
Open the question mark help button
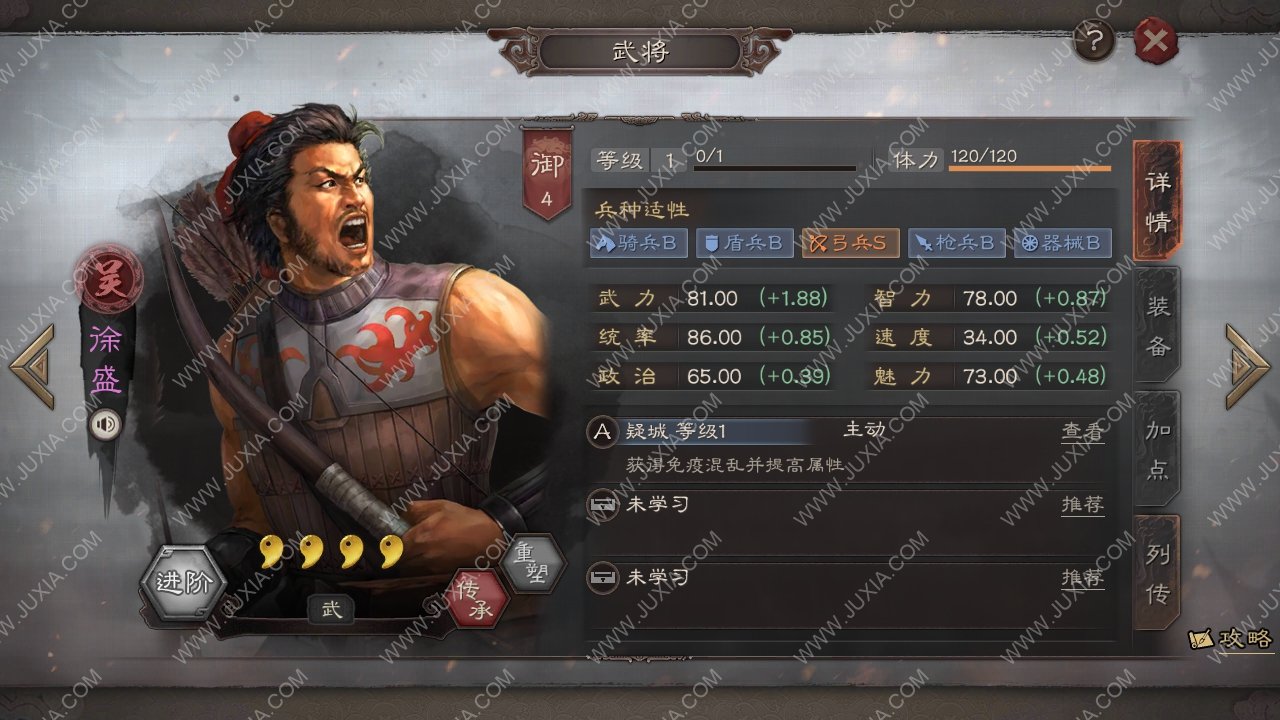(x=1095, y=42)
